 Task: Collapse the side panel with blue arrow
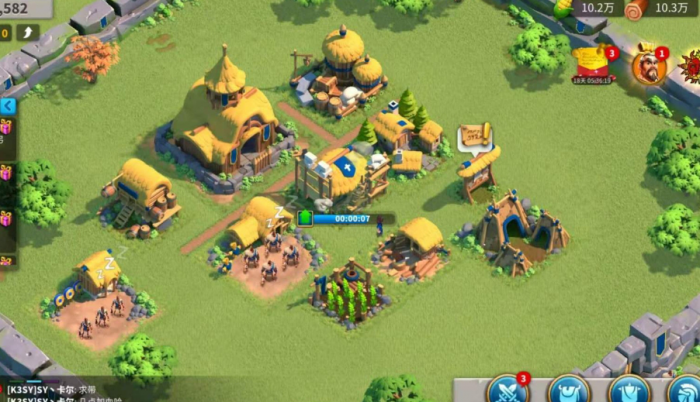pos(7,106)
